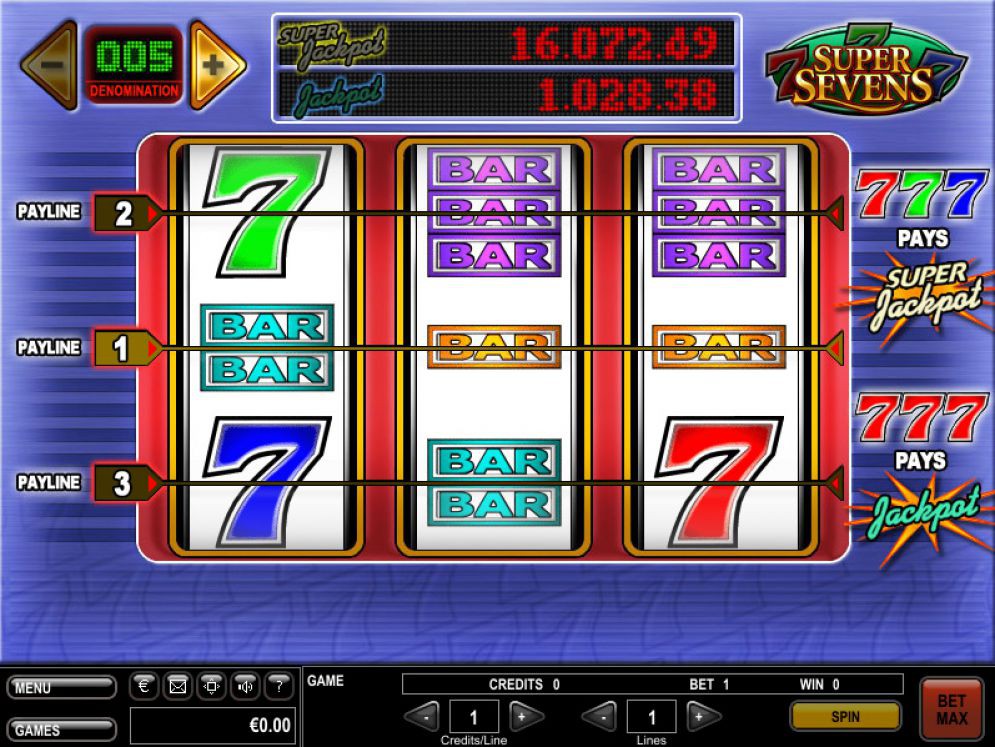Toggle the sound speaker icon

246,686
